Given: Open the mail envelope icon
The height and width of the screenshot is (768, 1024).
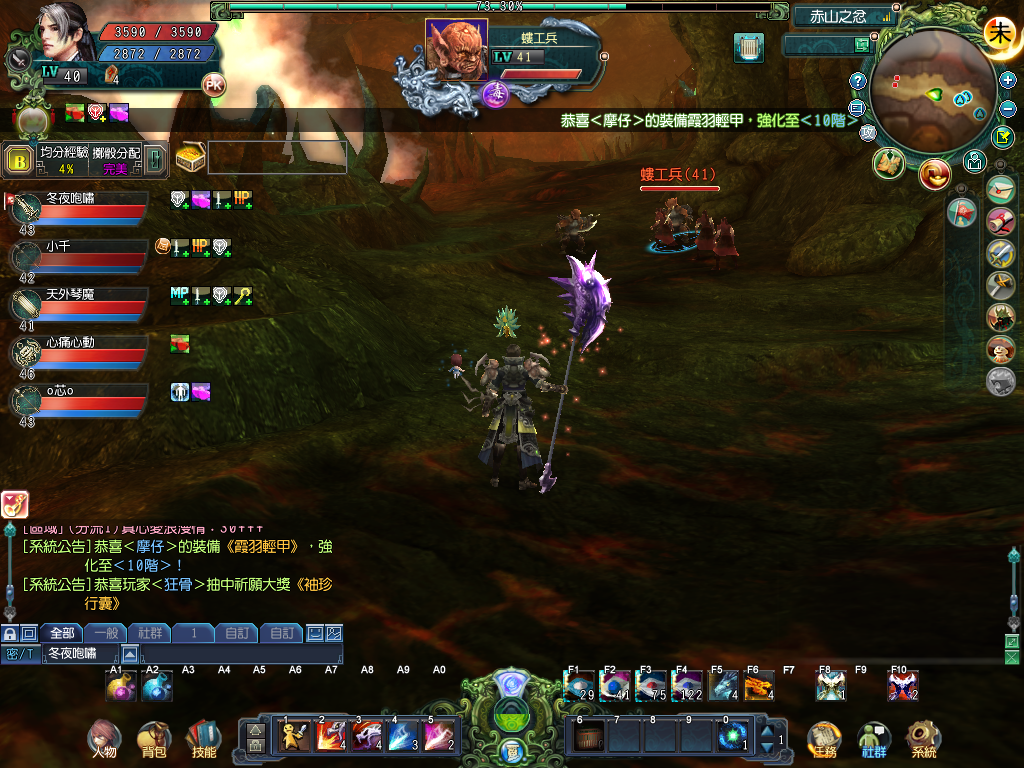Looking at the screenshot, I should tap(1000, 188).
